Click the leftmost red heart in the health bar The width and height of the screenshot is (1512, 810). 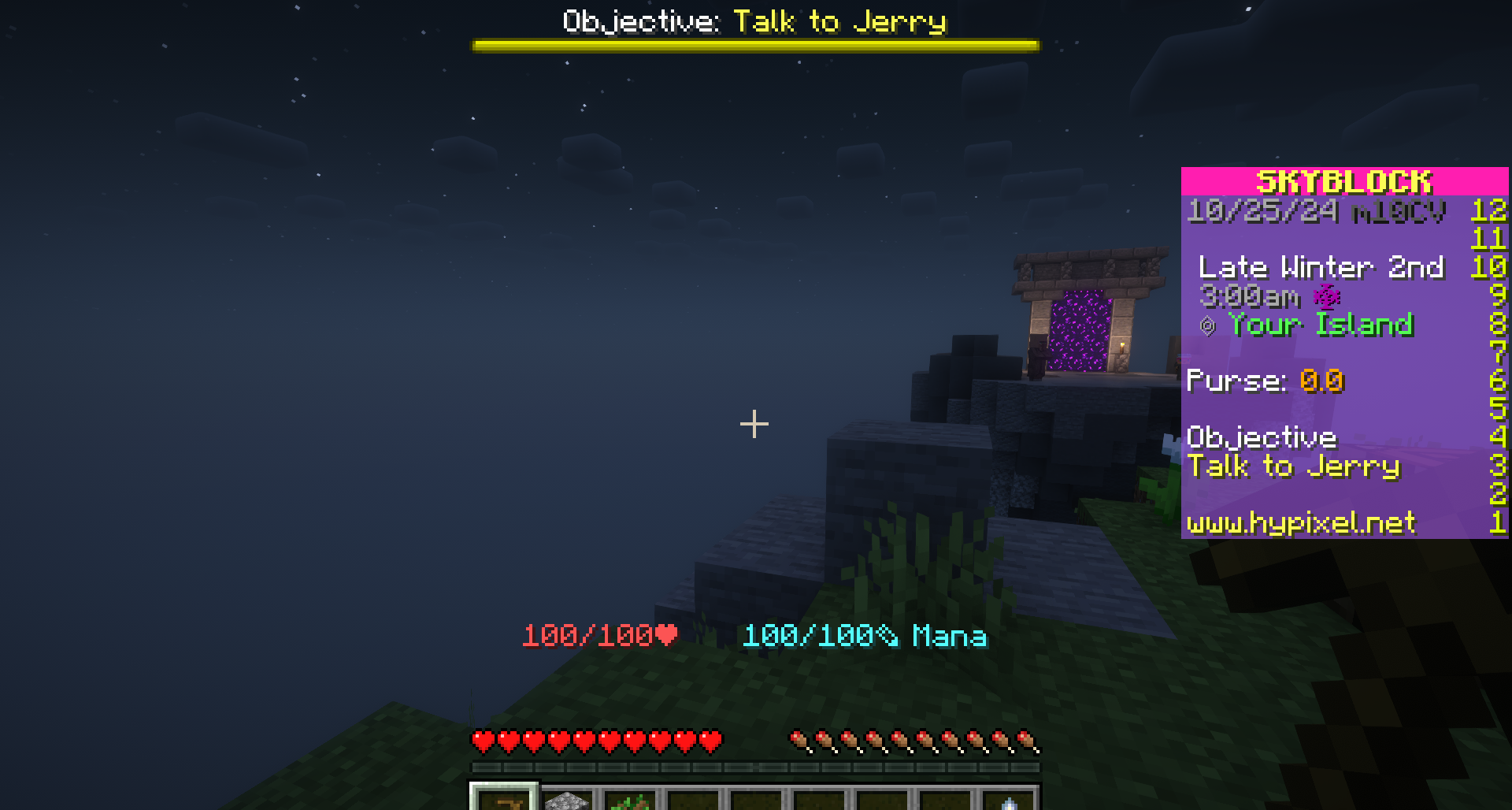tap(479, 741)
